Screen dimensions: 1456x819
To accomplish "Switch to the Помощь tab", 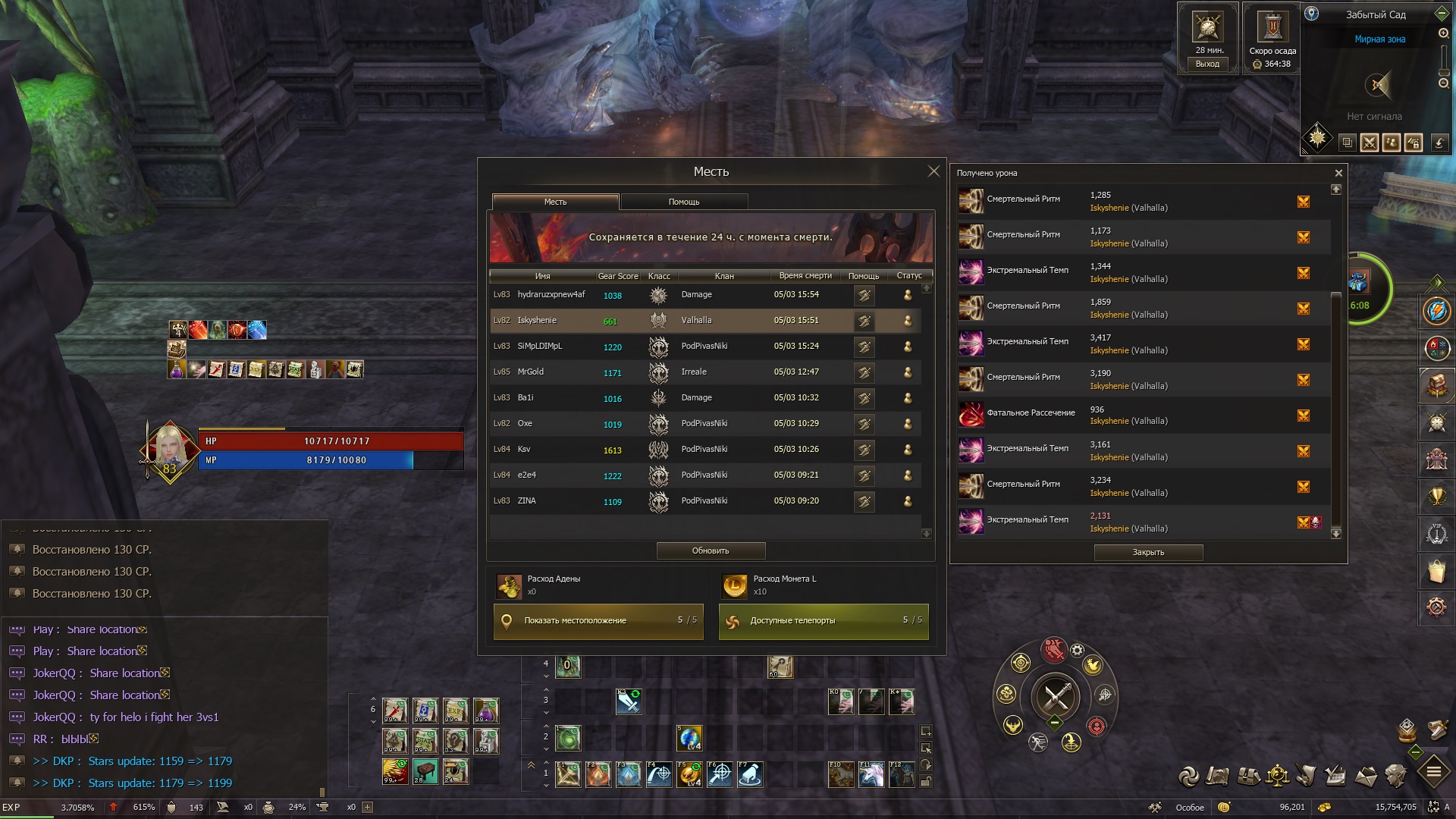I will pos(684,202).
